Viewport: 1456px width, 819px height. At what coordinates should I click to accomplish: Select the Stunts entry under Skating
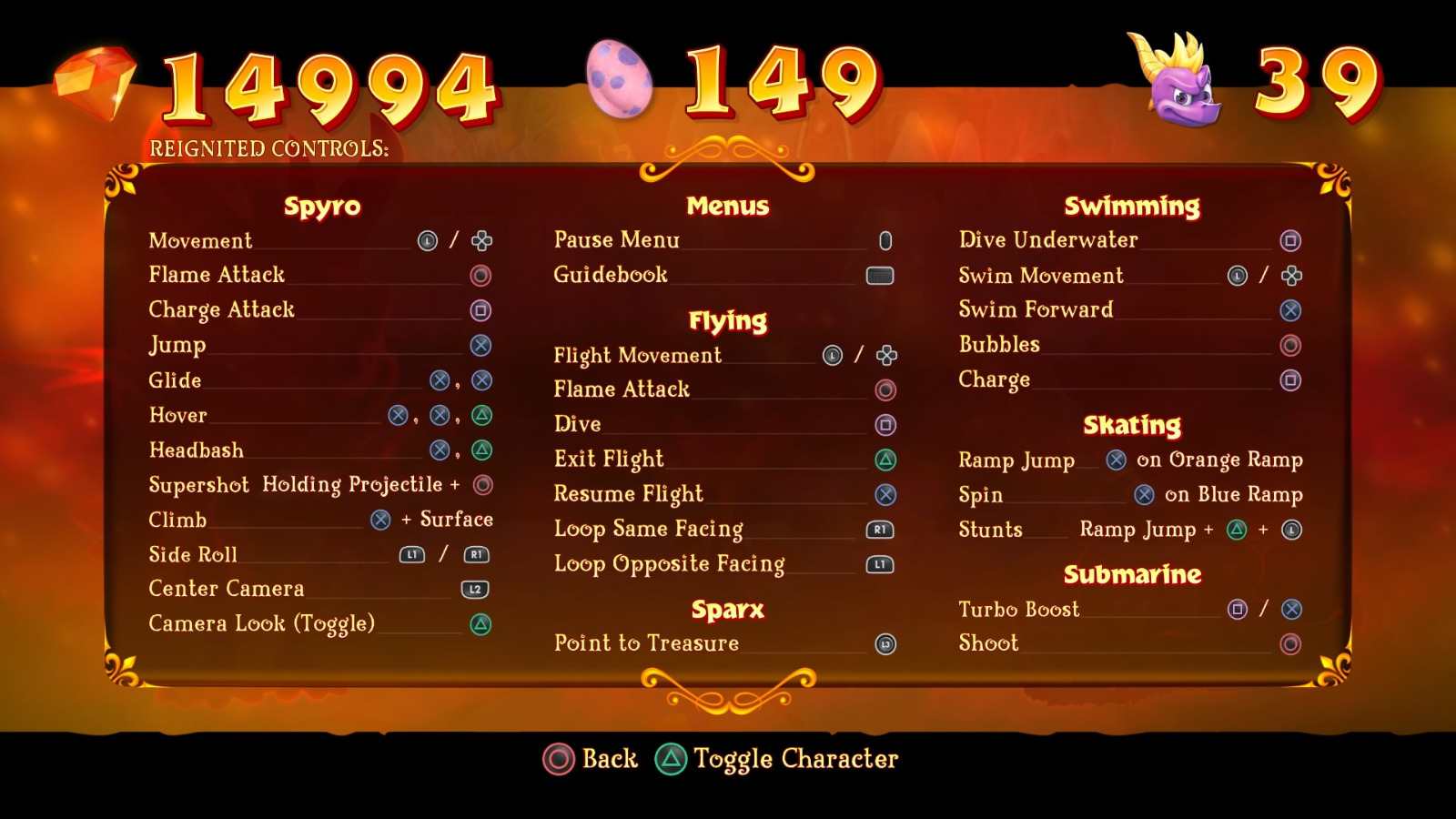click(x=990, y=529)
